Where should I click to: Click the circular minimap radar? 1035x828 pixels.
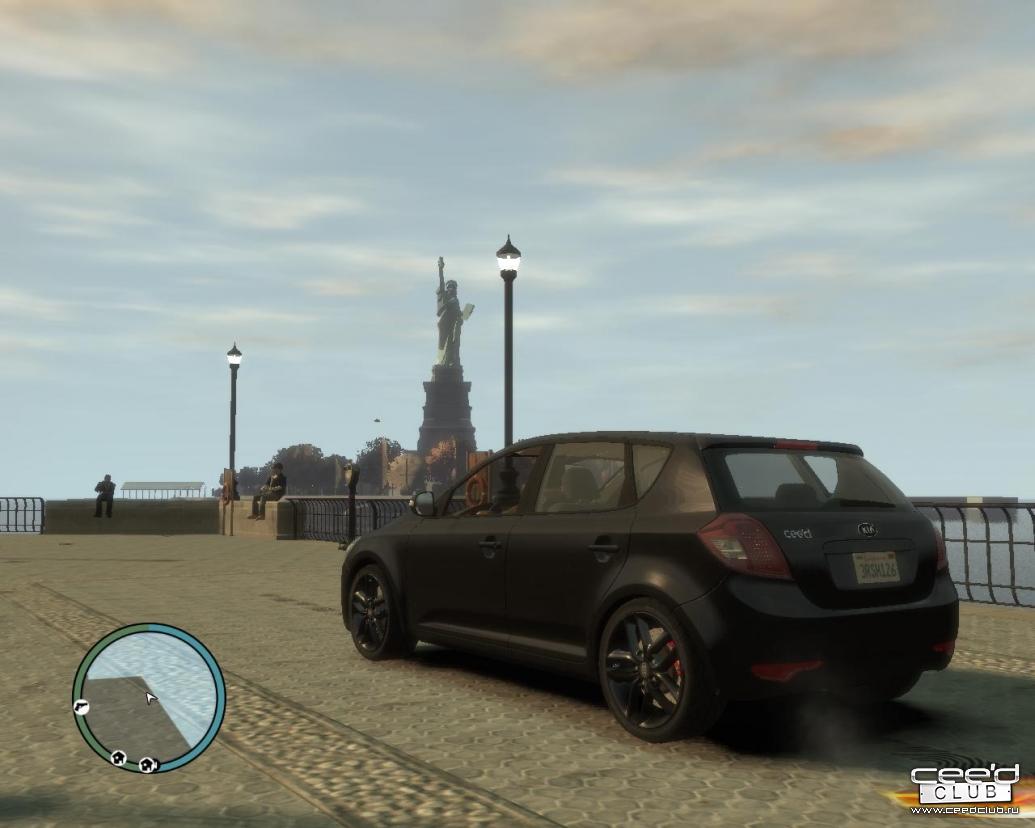pos(148,698)
